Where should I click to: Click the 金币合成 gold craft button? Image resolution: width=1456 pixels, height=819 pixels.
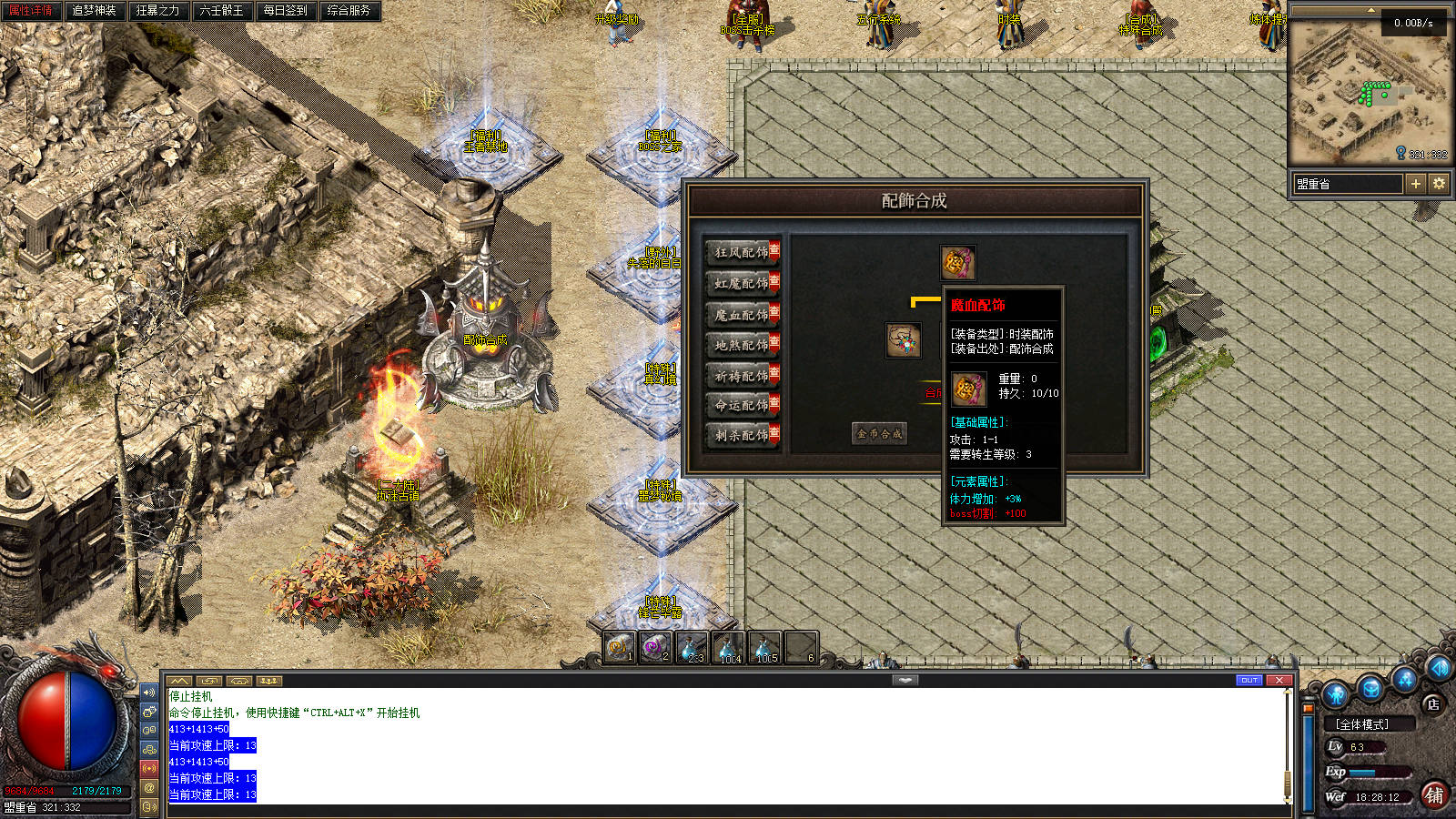pos(879,434)
